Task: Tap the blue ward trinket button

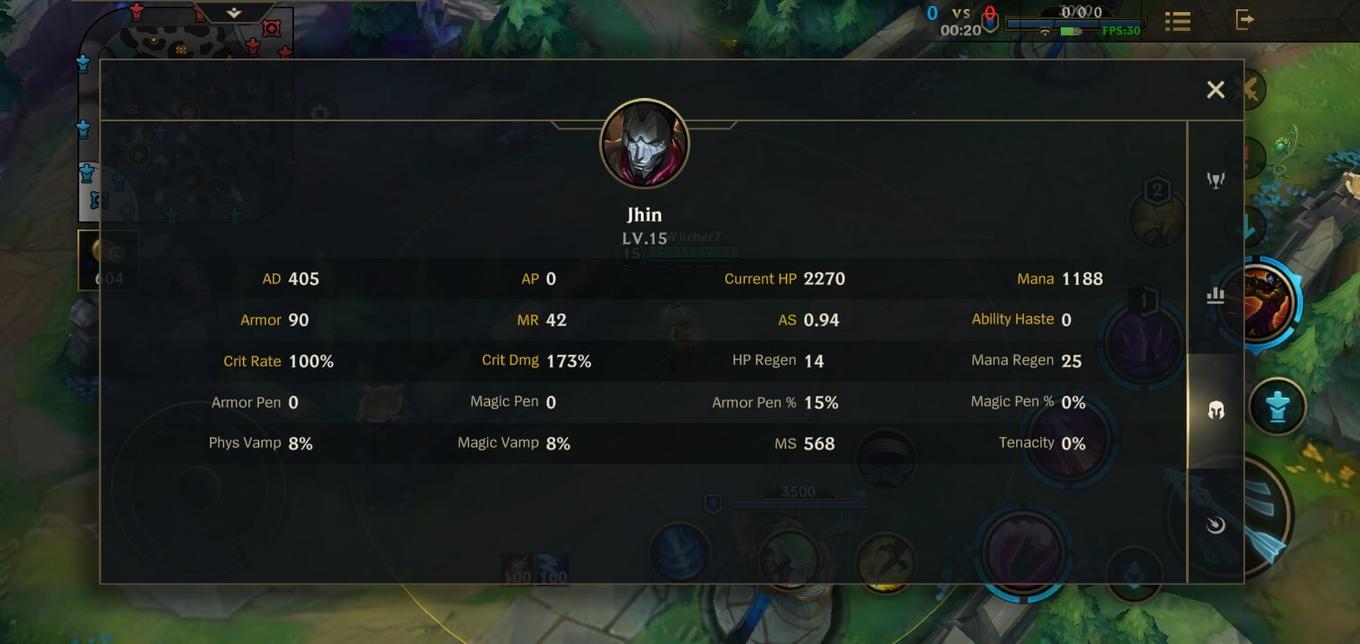Action: pos(1277,406)
